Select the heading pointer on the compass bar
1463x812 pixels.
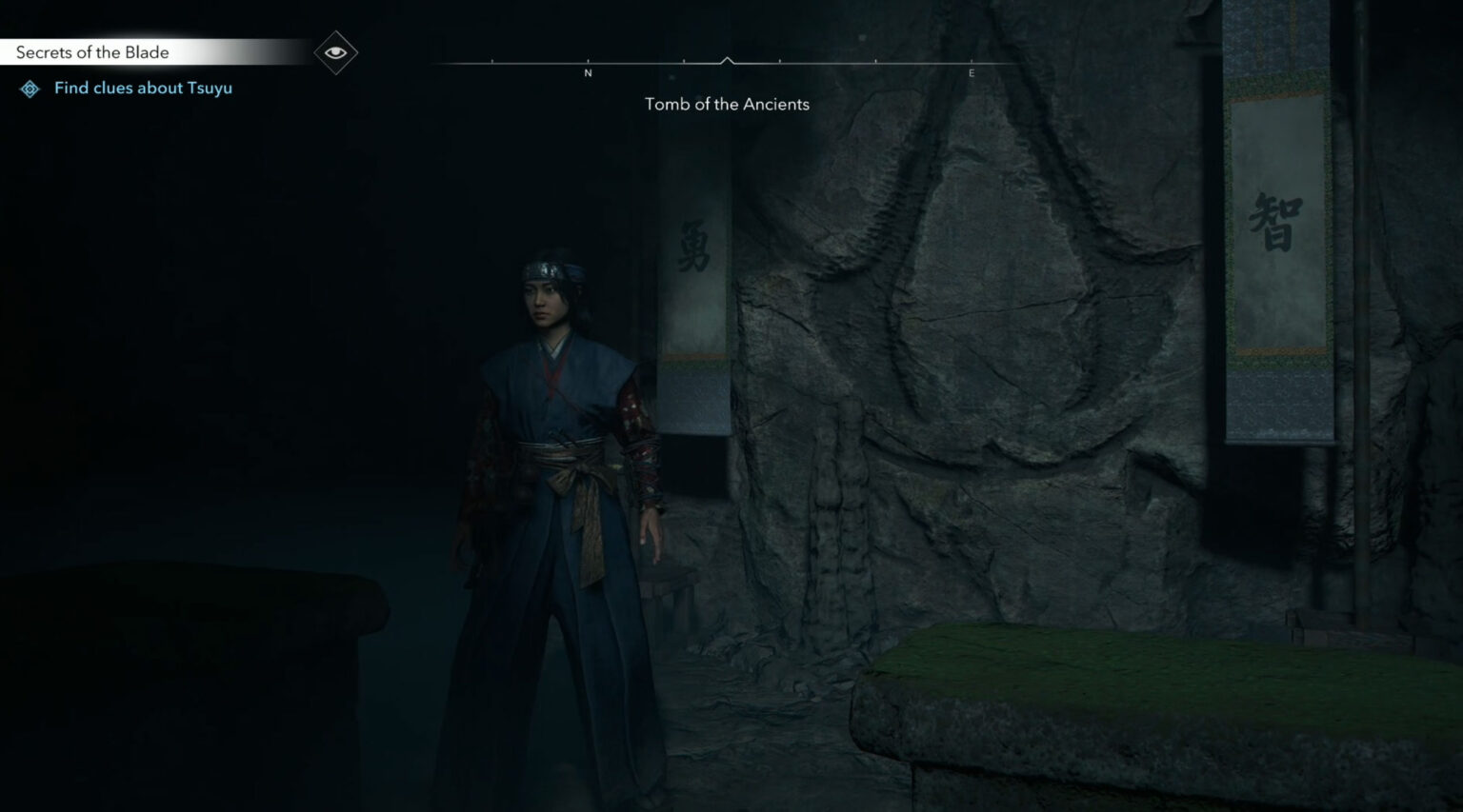click(729, 59)
